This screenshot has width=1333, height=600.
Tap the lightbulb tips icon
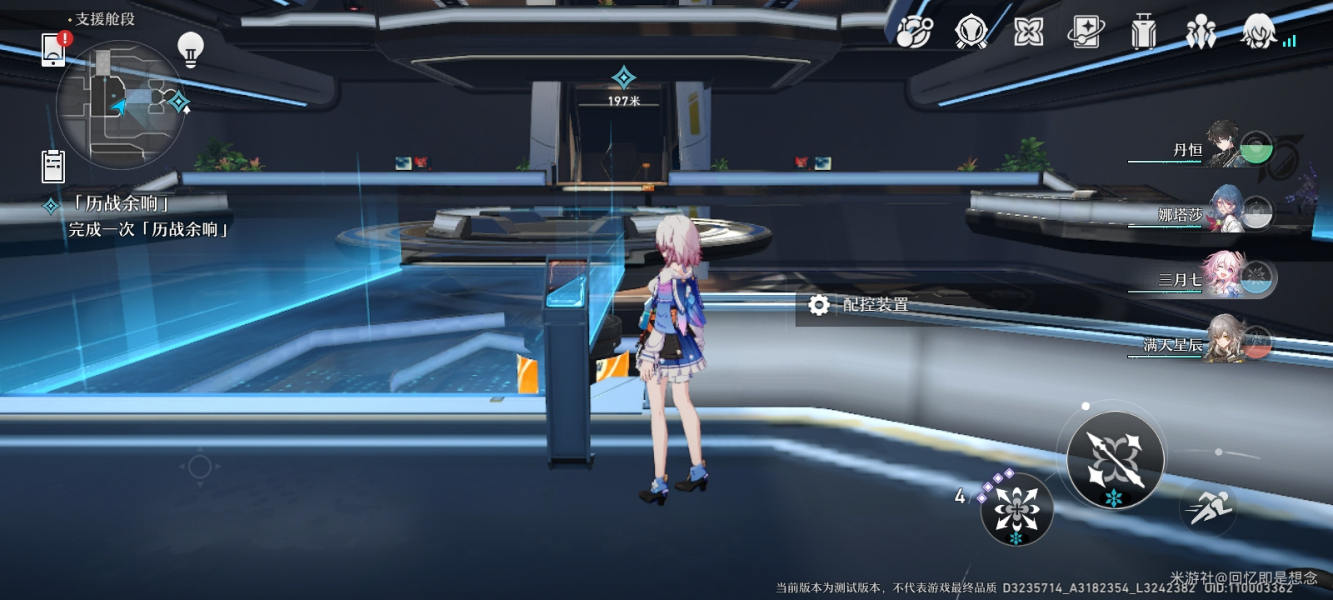(x=190, y=47)
